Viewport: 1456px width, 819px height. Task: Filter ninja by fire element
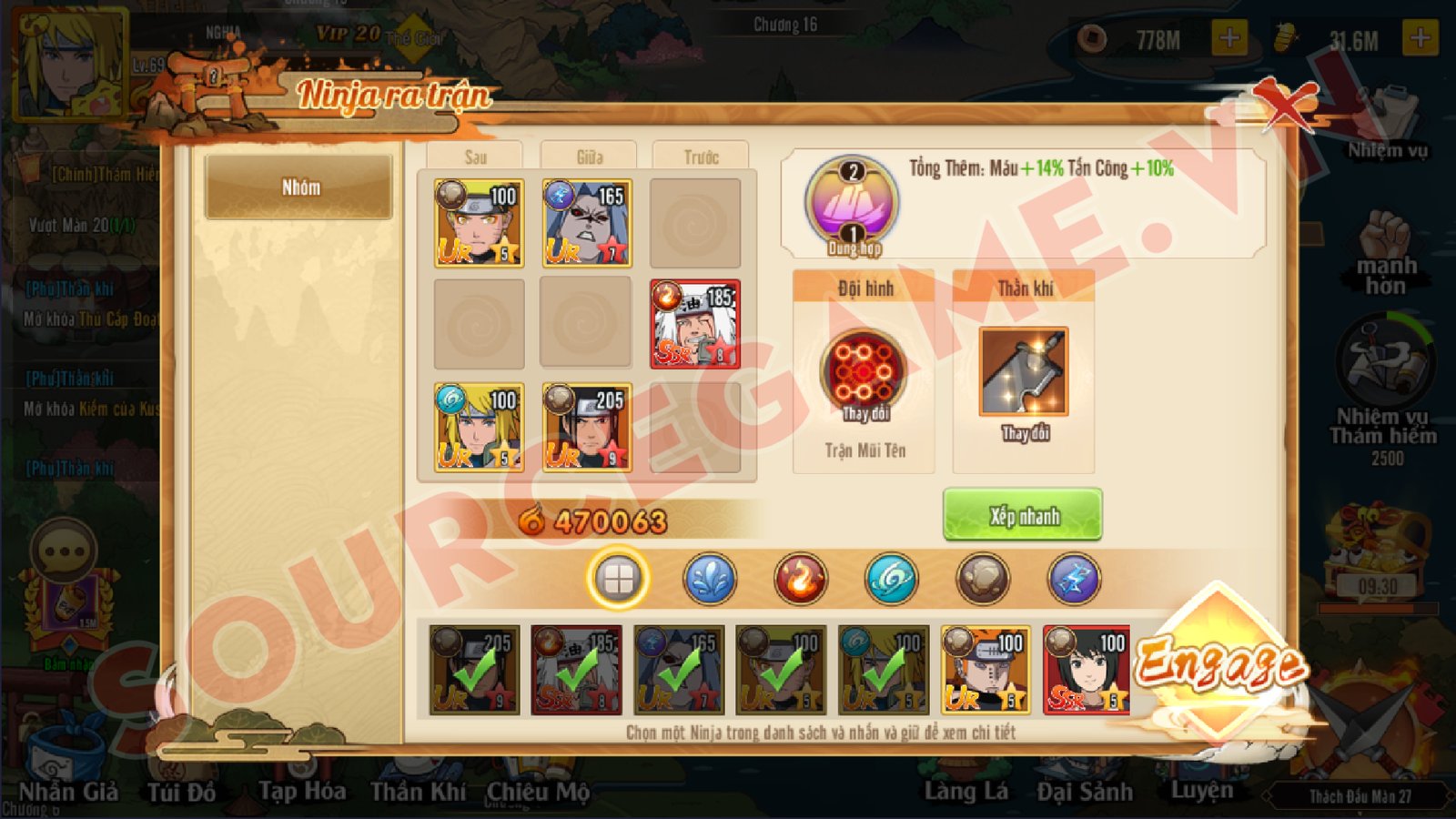801,578
